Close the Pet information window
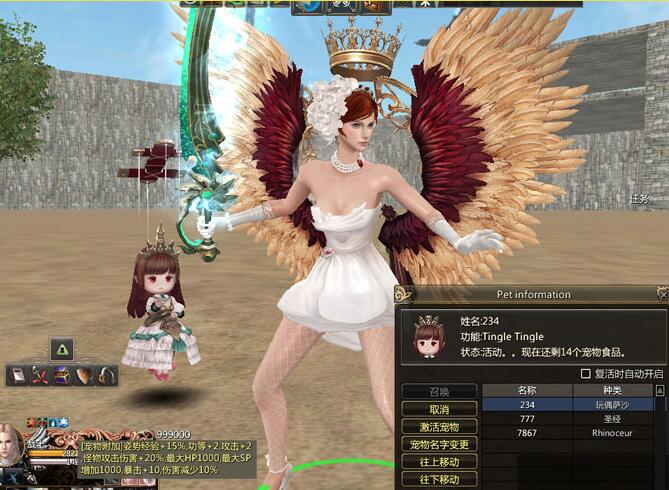 click(661, 294)
